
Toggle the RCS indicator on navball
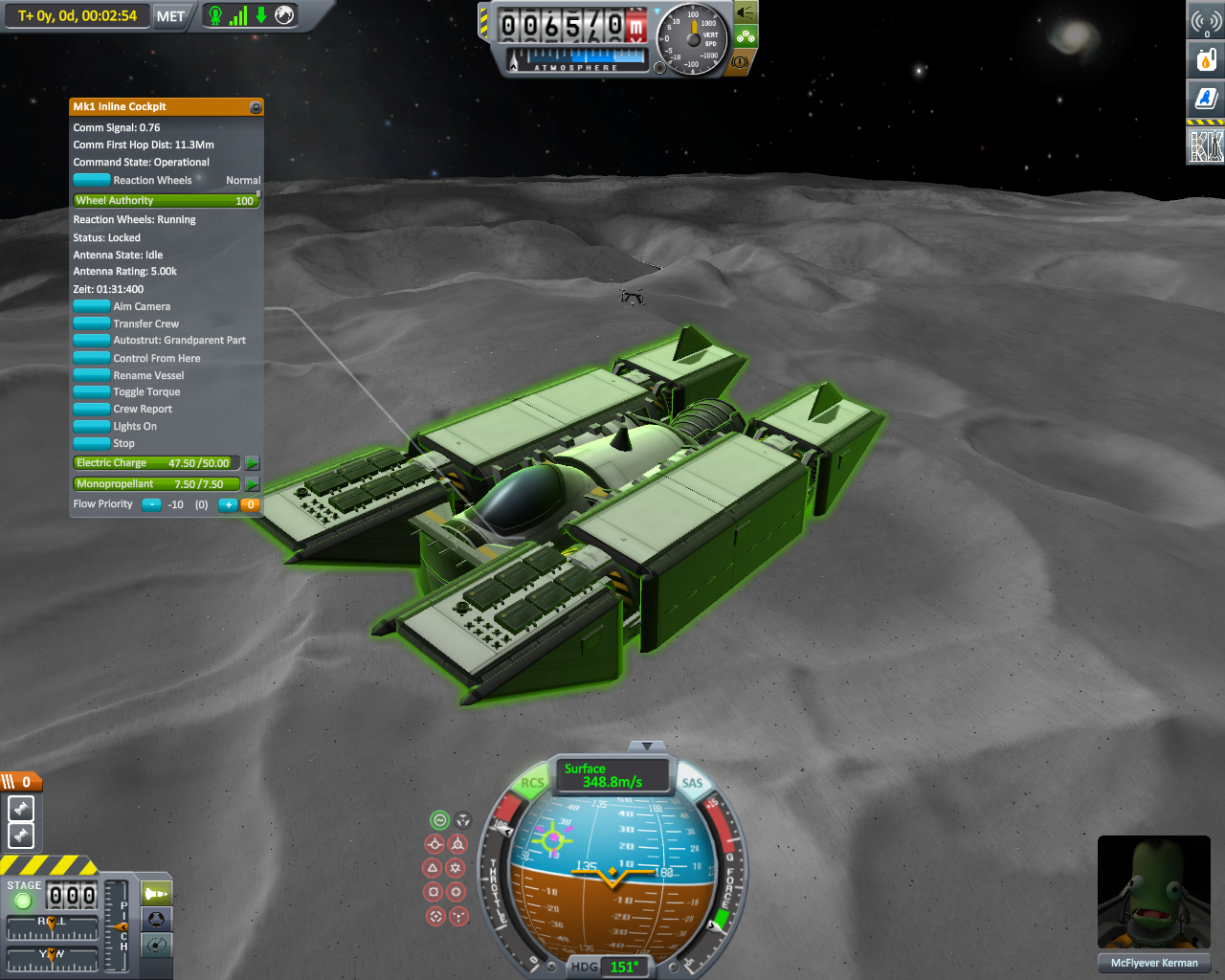pyautogui.click(x=532, y=783)
